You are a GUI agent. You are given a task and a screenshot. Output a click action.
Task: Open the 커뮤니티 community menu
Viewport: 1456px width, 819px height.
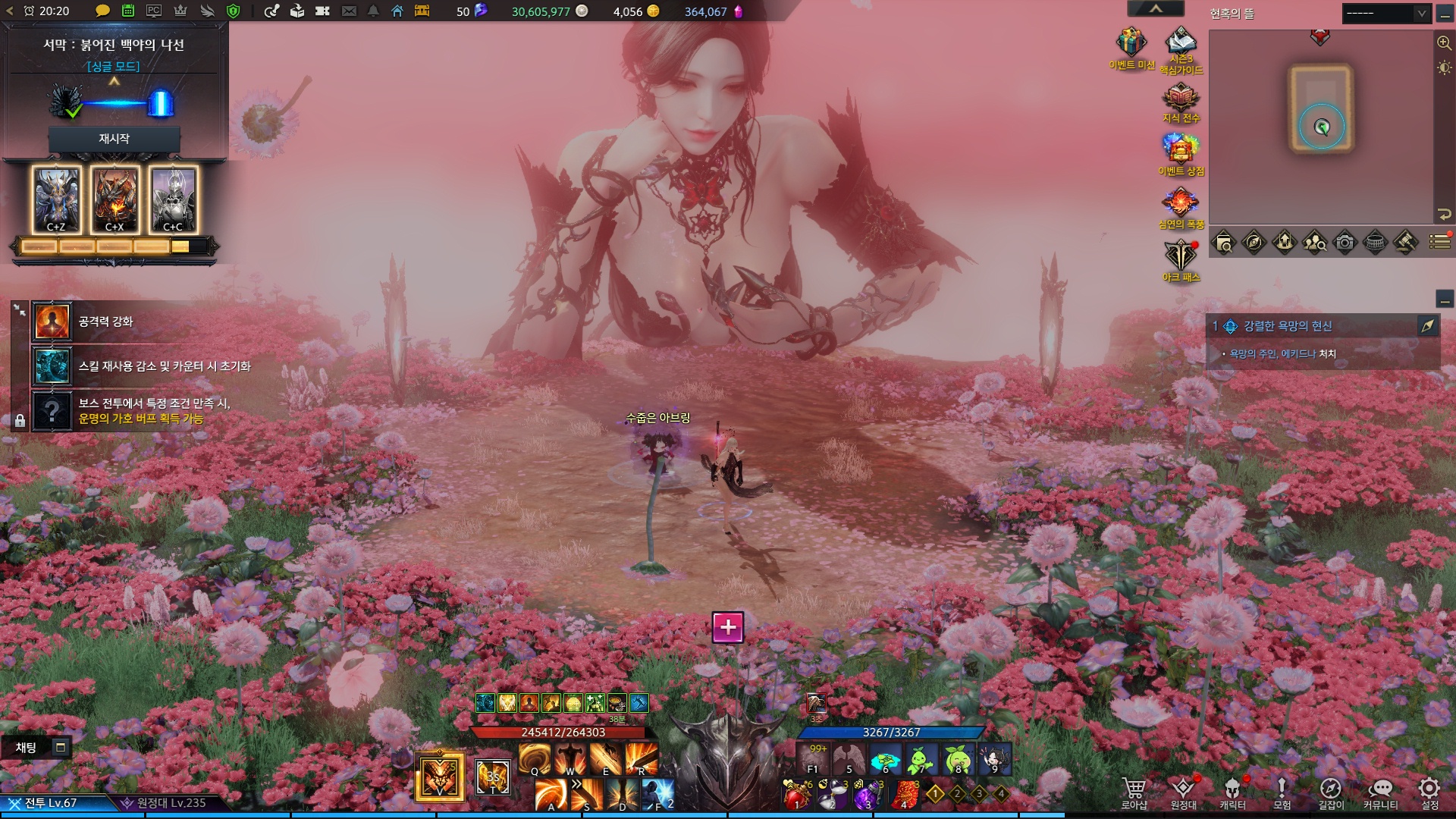pyautogui.click(x=1380, y=791)
